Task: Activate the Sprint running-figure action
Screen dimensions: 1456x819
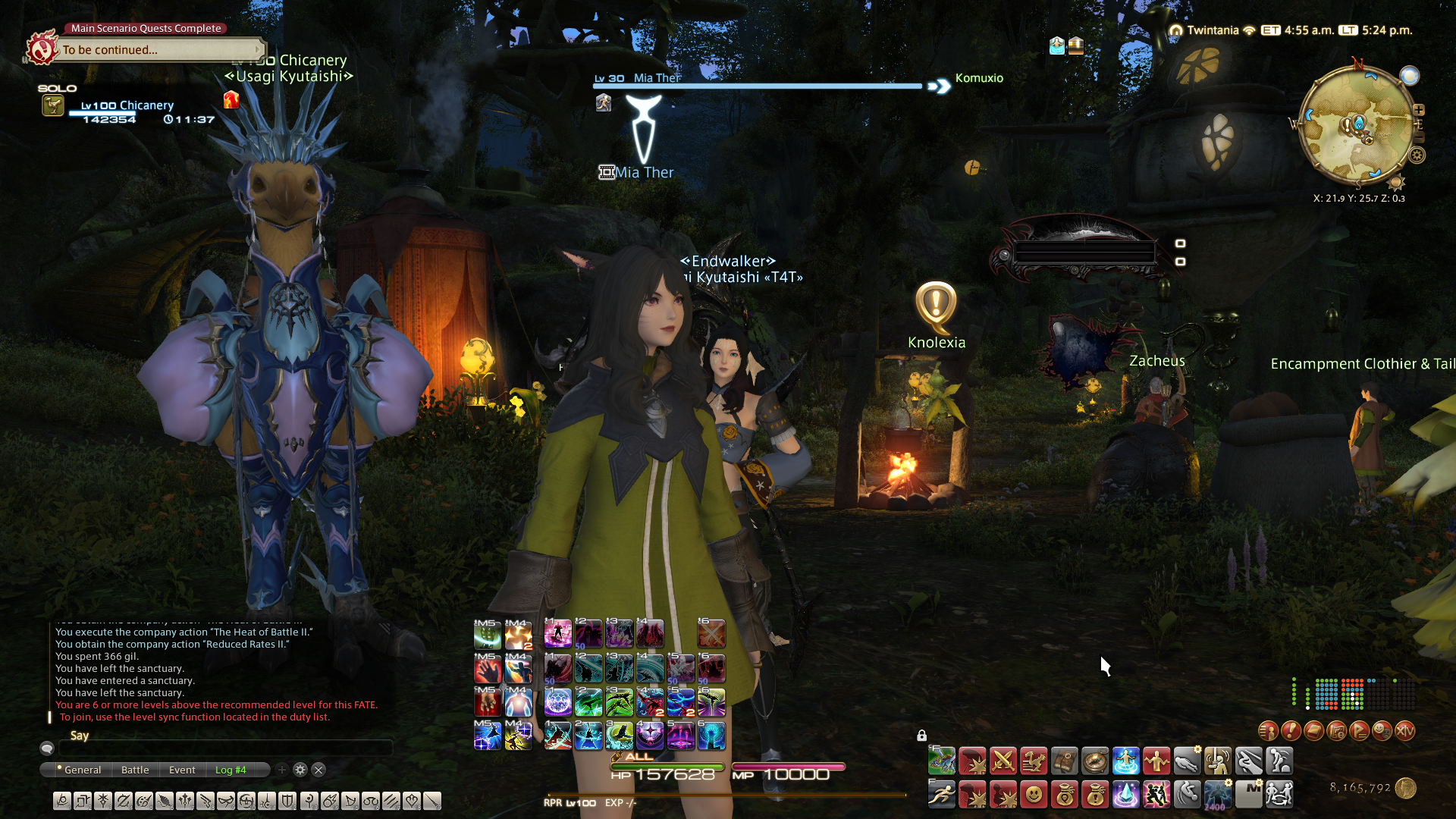Action: (942, 794)
